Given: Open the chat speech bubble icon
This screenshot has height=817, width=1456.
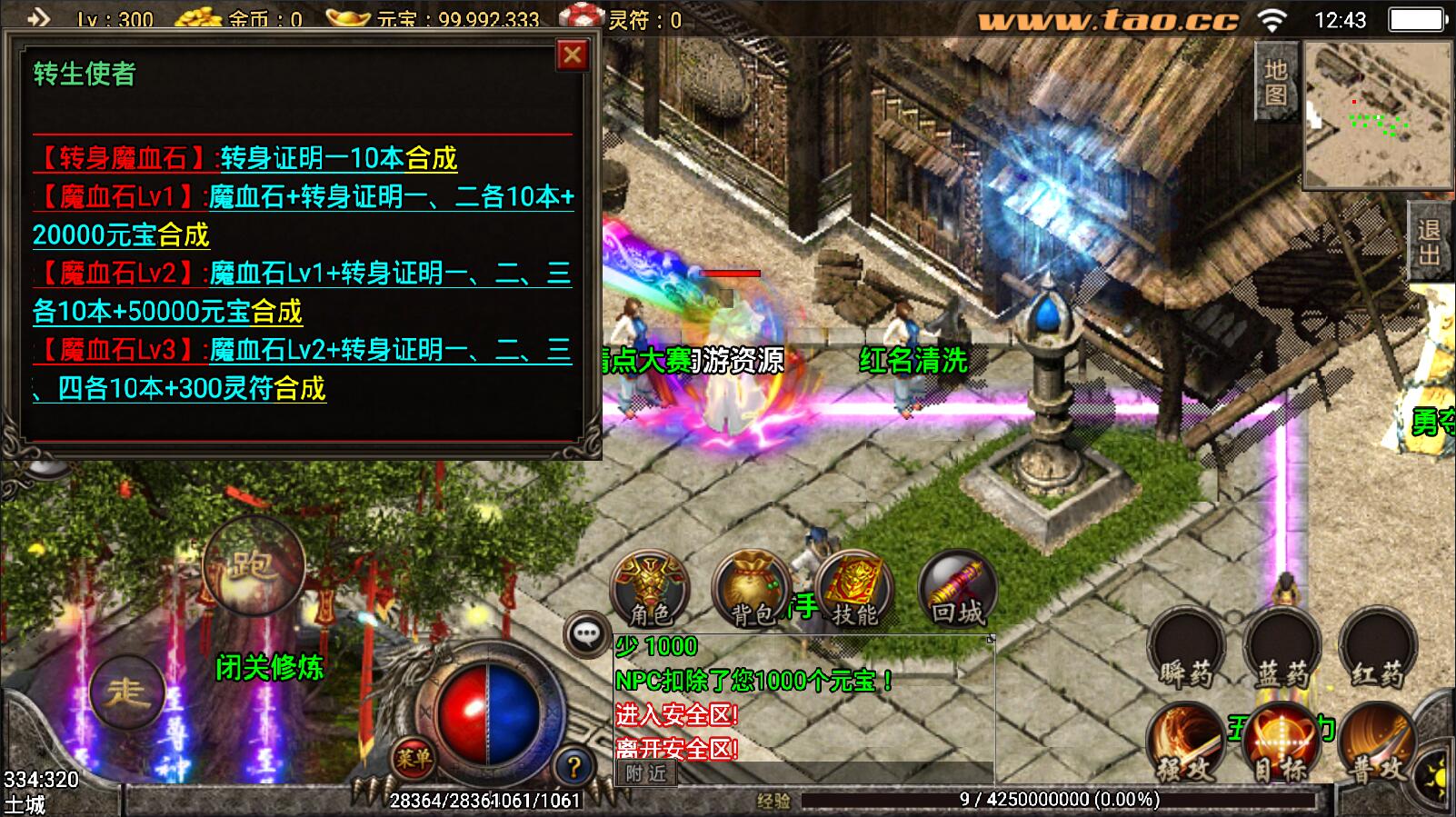Looking at the screenshot, I should tap(586, 633).
